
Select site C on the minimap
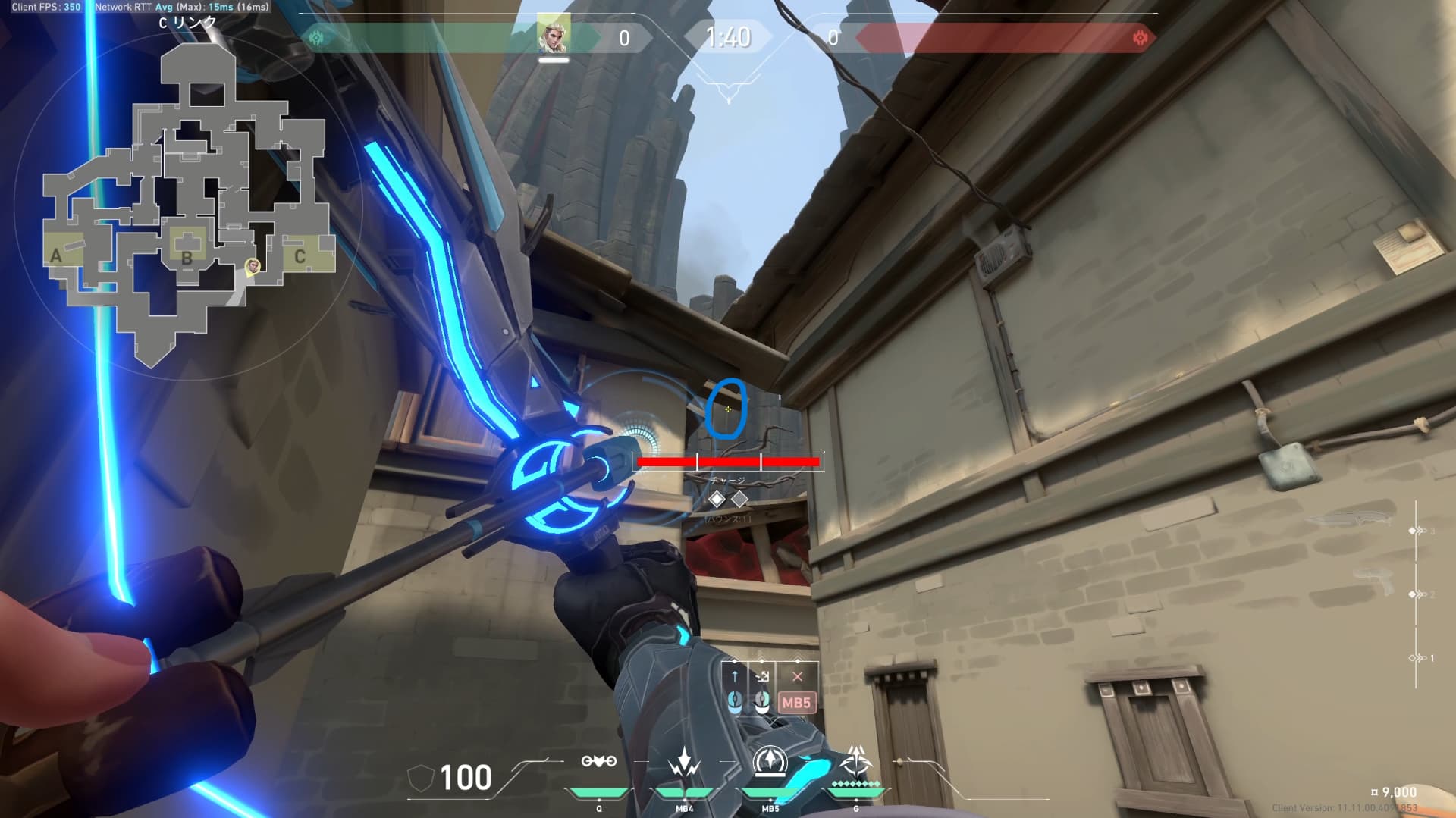[300, 257]
